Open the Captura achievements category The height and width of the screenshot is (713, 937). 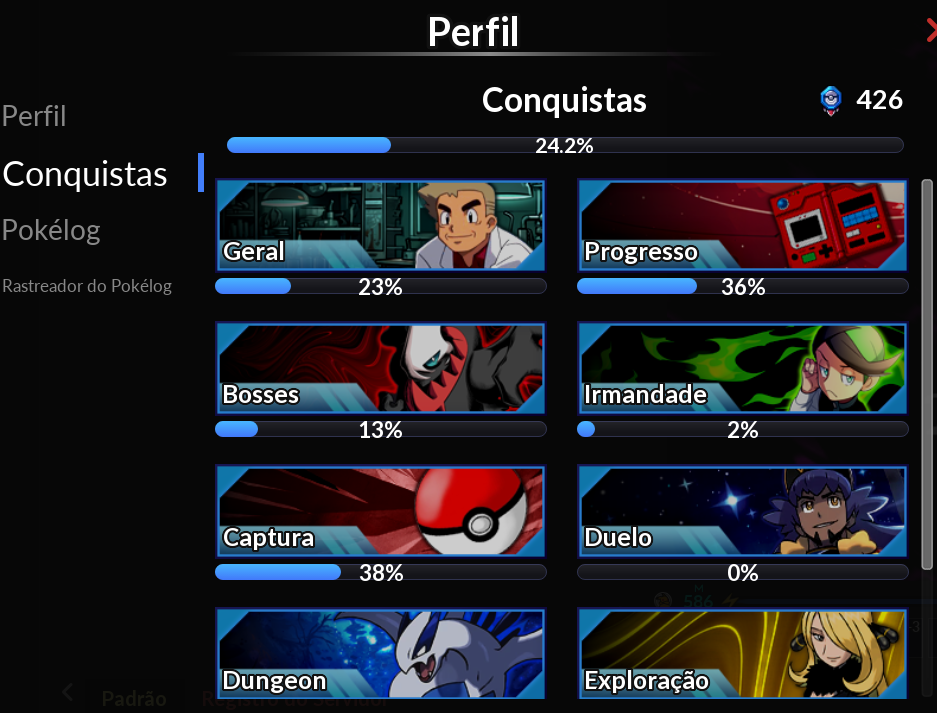point(380,511)
